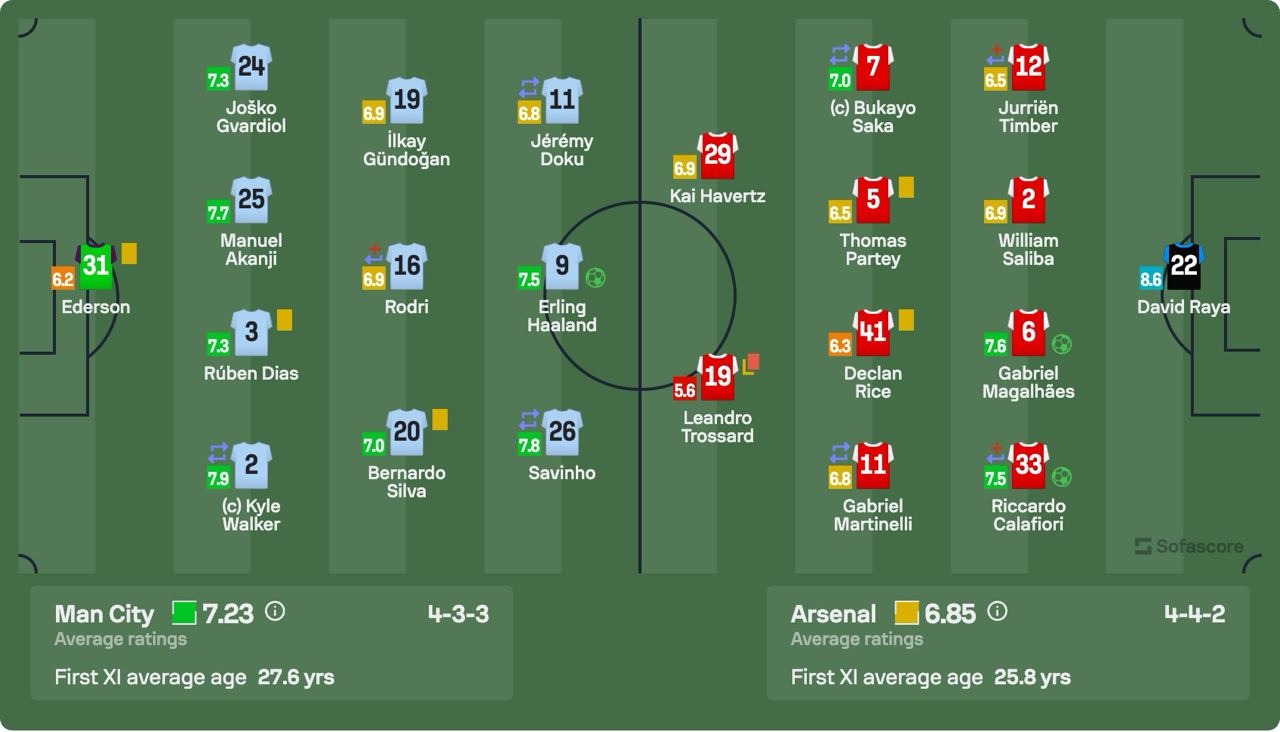Show info on Man City's average rating
The height and width of the screenshot is (732, 1280).
coord(275,612)
